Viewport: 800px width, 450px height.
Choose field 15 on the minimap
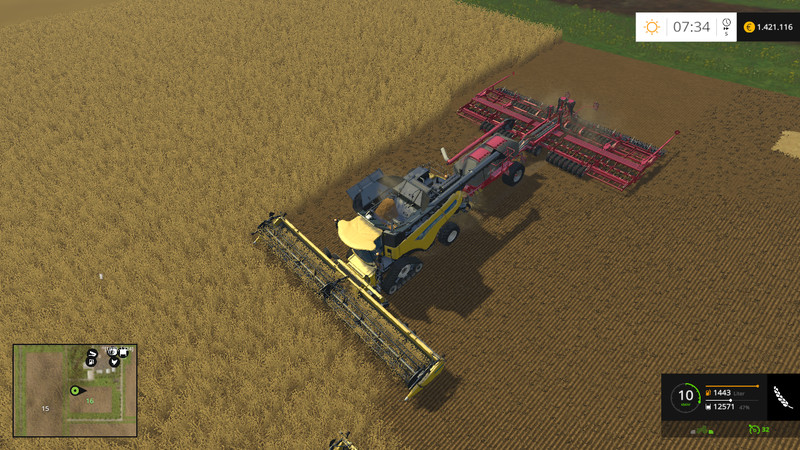(44, 408)
